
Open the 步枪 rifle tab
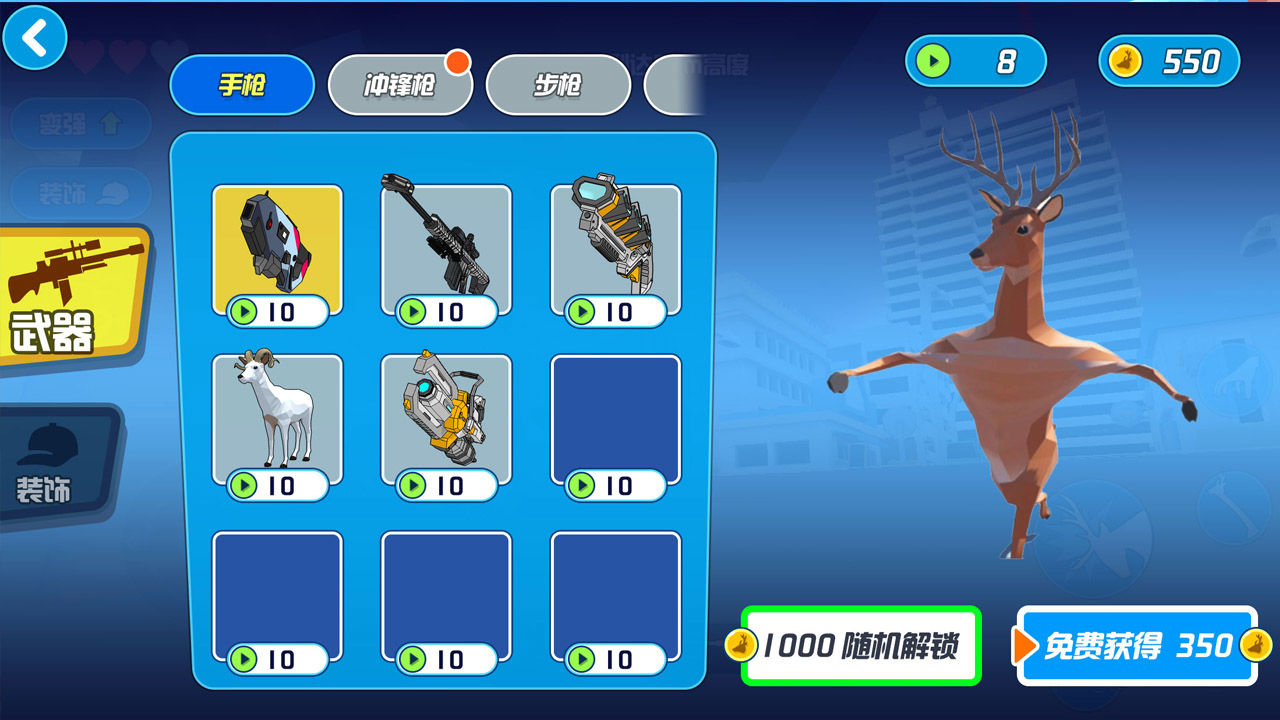559,85
